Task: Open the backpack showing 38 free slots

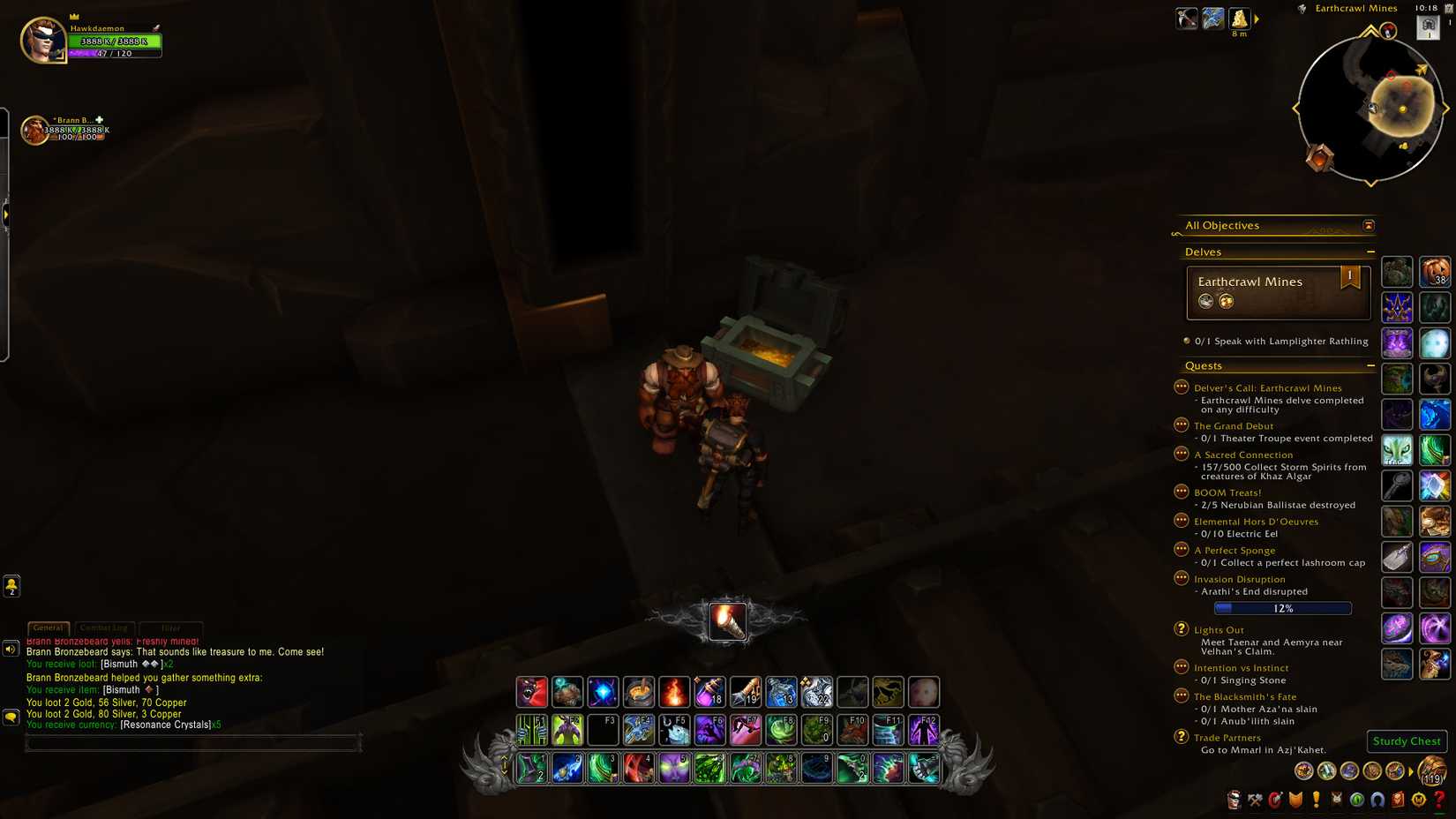Action: click(x=1436, y=273)
